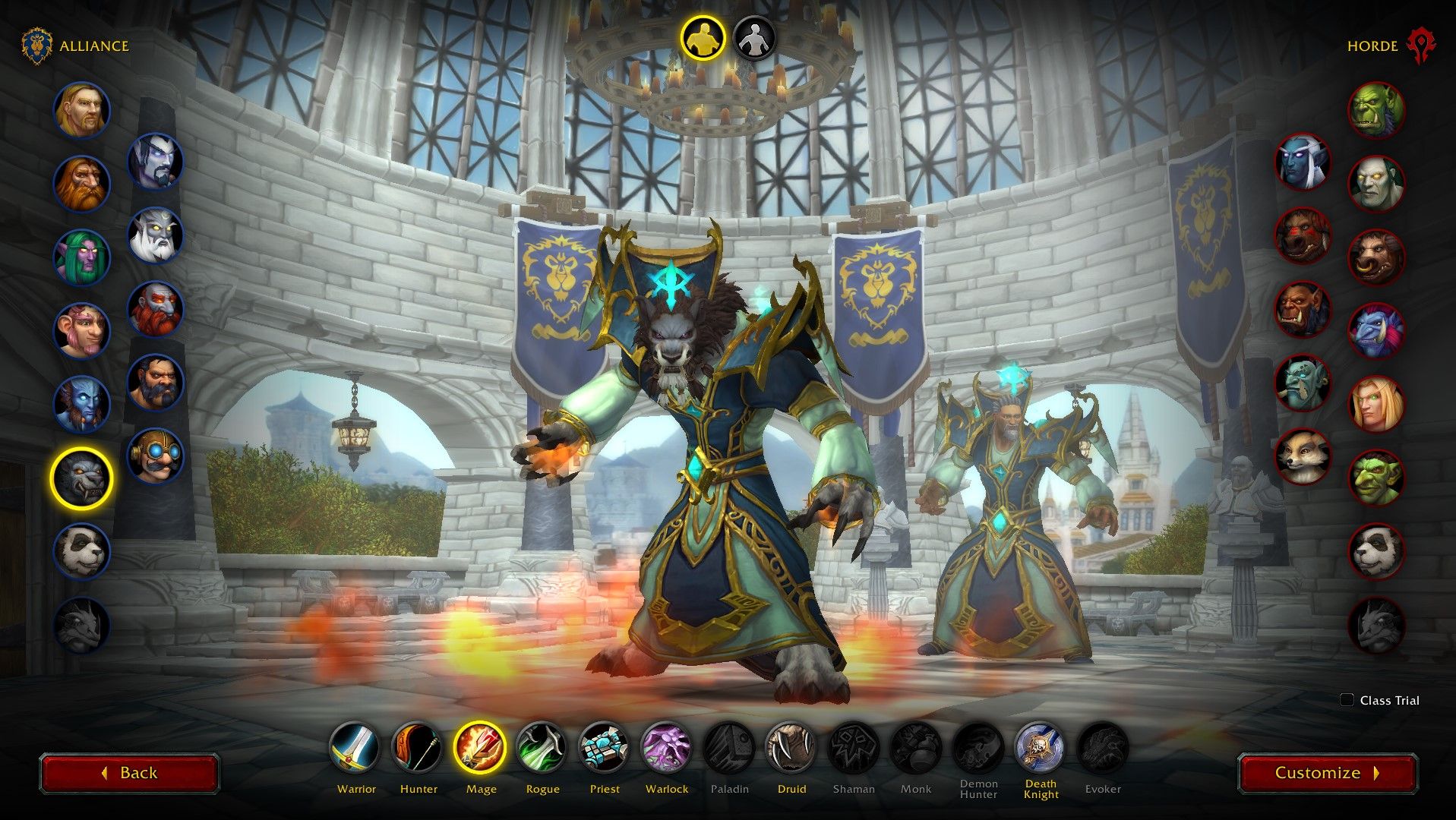Select the Hunter class icon
The width and height of the screenshot is (1456, 820).
[x=418, y=748]
